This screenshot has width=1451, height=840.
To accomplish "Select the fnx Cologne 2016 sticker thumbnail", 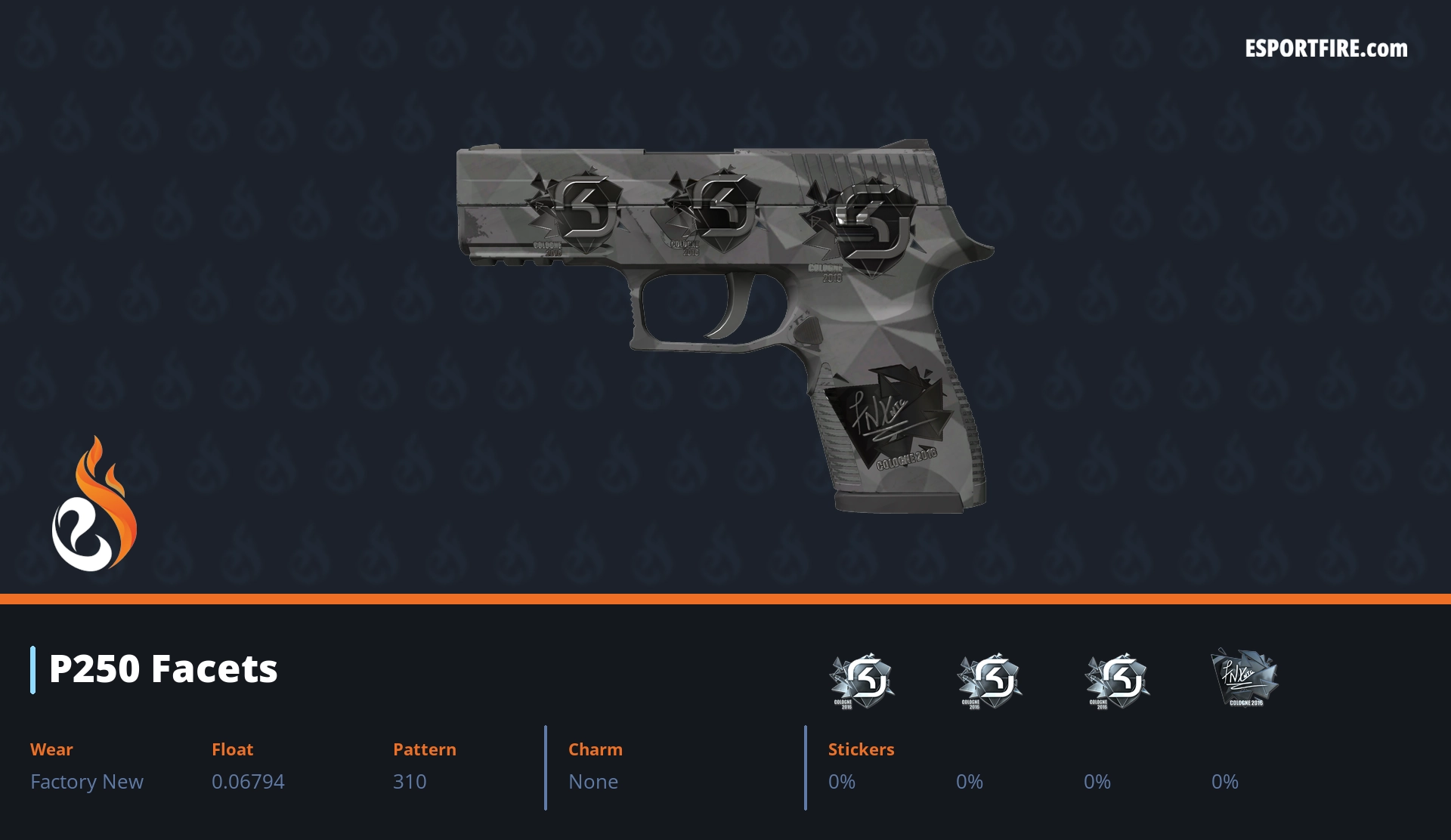I will point(1244,678).
